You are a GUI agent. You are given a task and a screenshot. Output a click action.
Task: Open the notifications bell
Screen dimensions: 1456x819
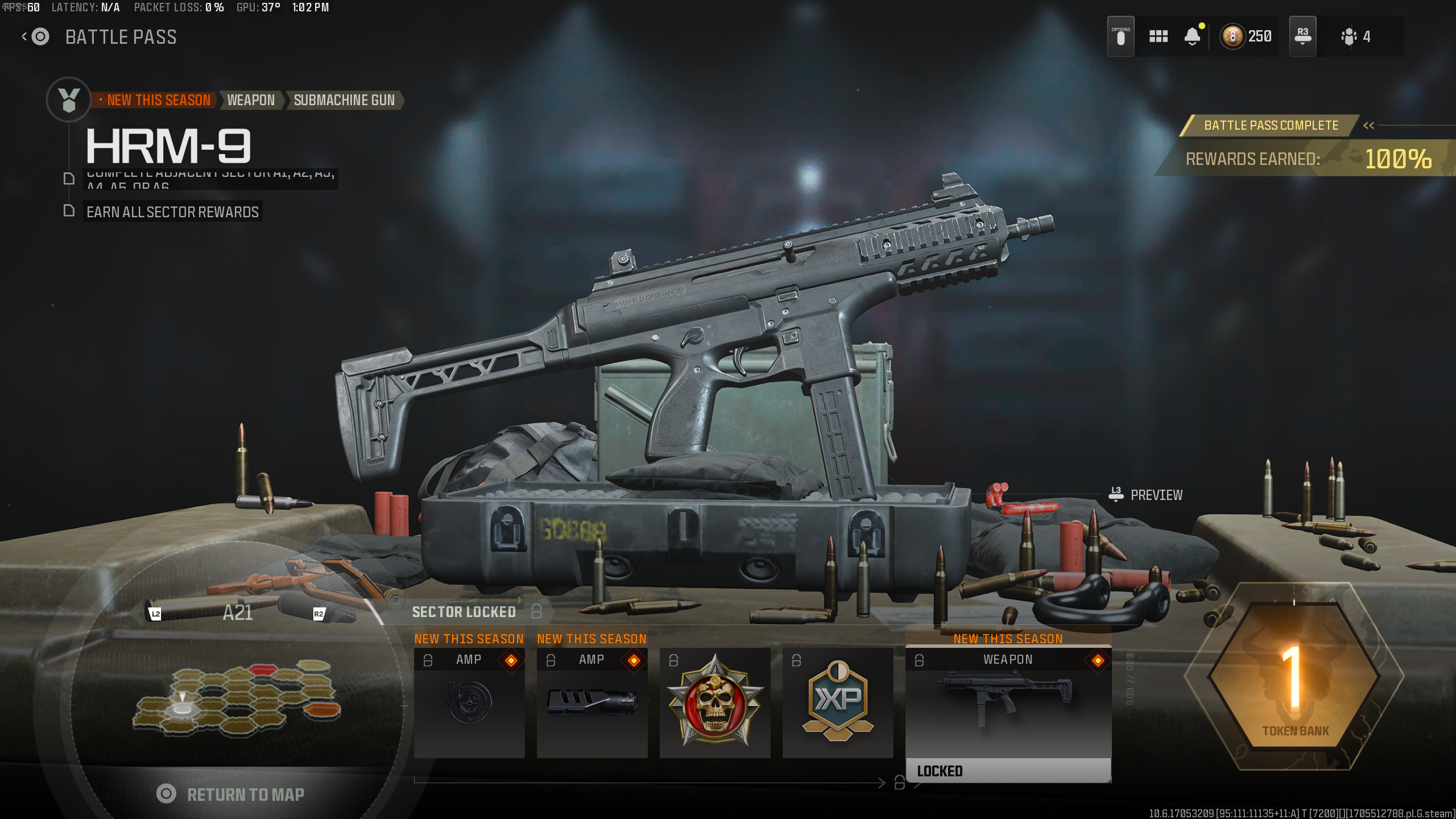1192,37
